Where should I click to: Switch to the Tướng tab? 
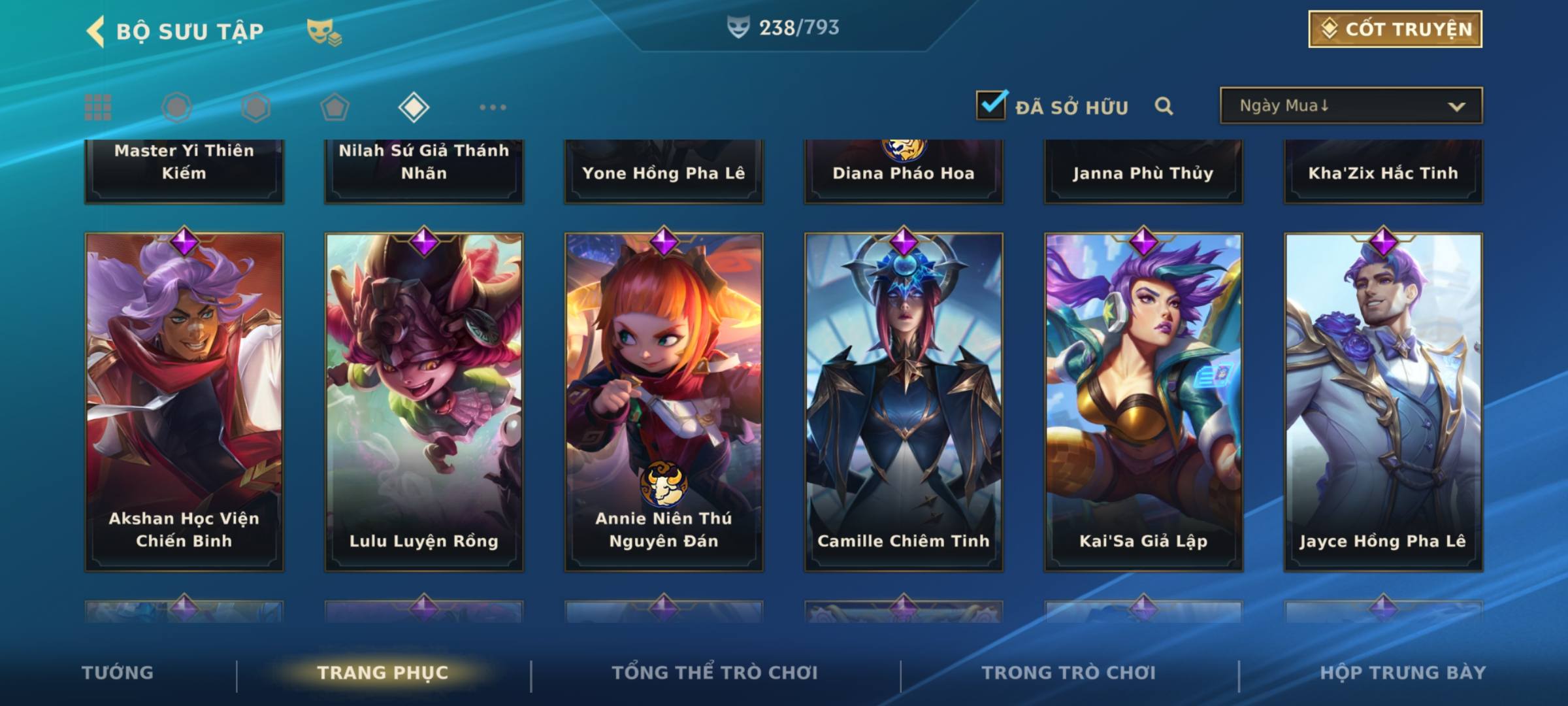(118, 673)
